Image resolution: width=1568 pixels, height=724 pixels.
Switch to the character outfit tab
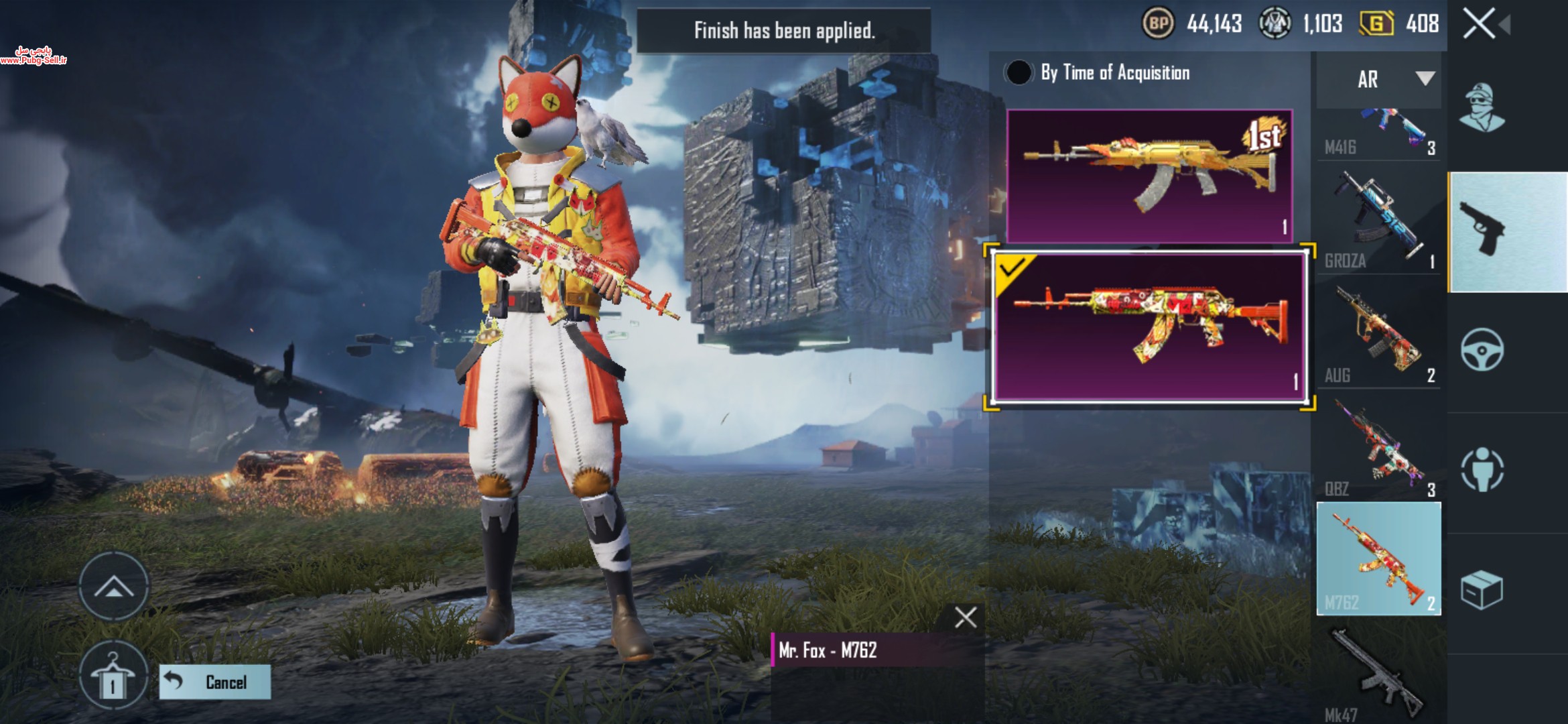pyautogui.click(x=1482, y=107)
